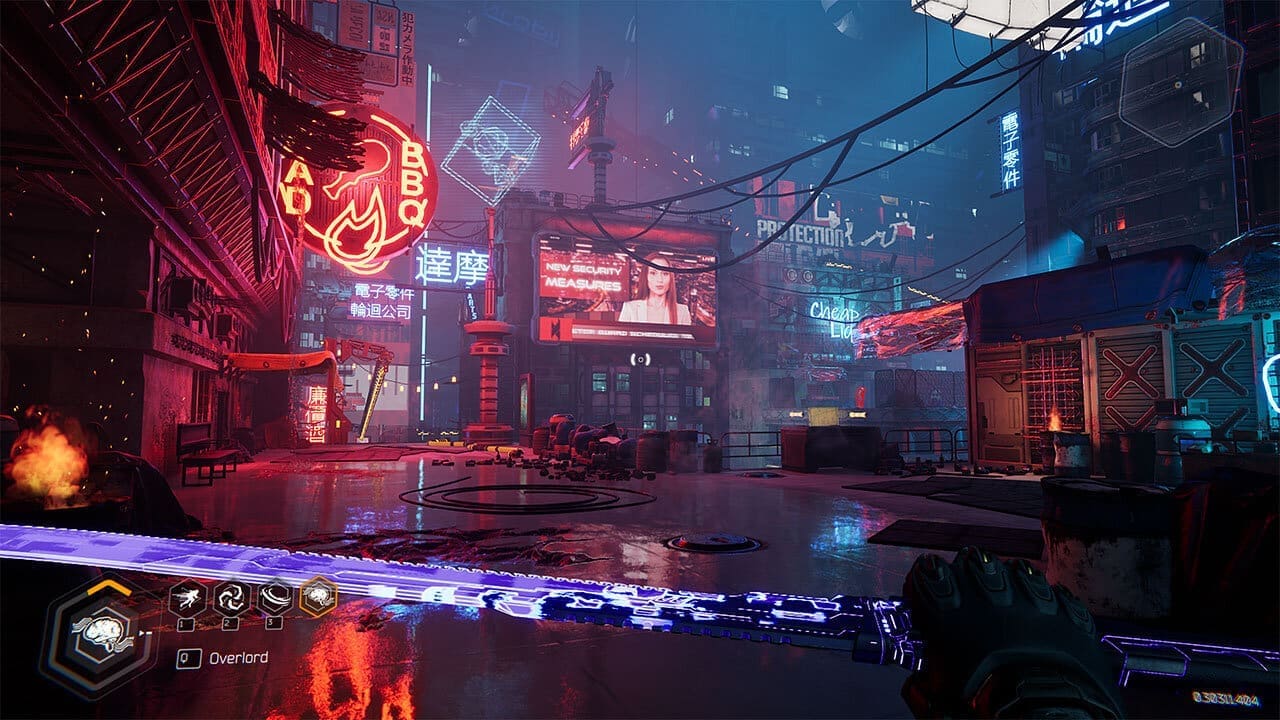
Task: Select the blink ability in slot 3
Action: point(275,598)
